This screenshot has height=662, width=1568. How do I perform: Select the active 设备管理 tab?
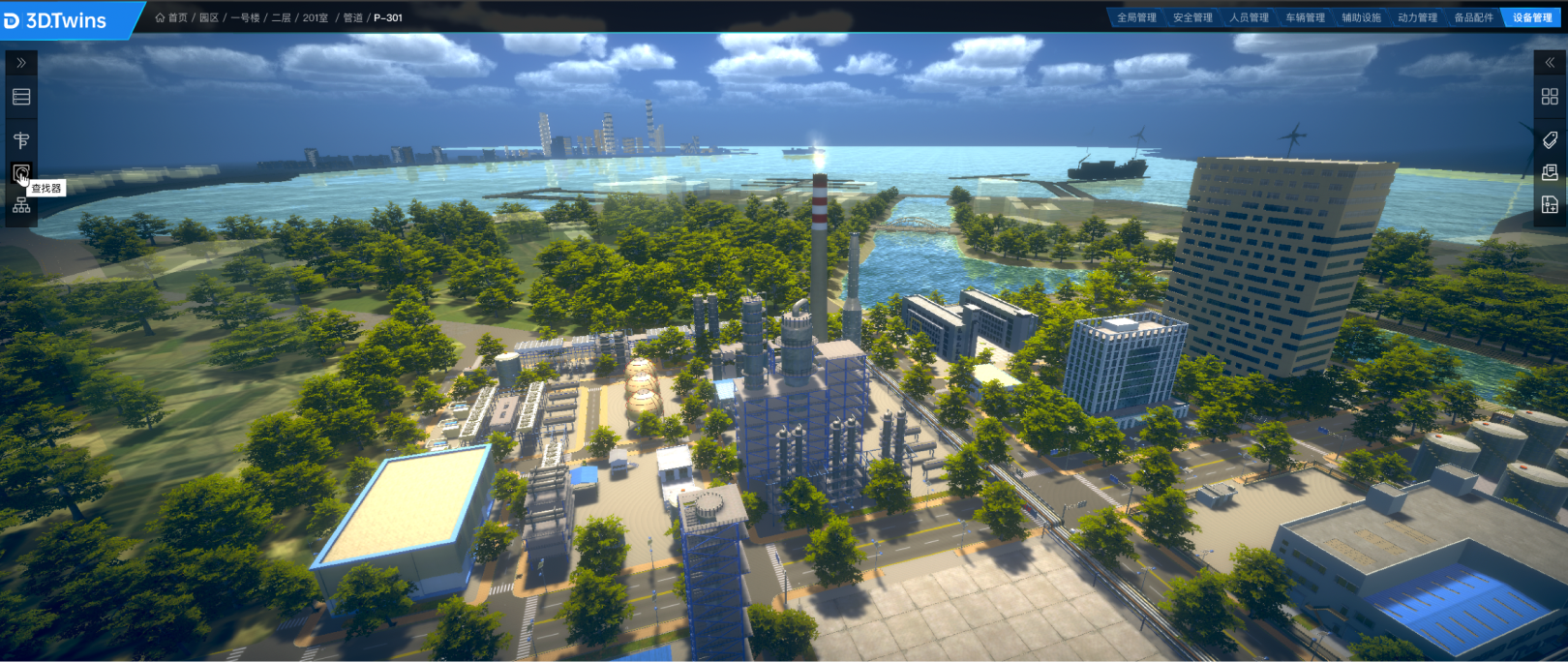(x=1531, y=17)
